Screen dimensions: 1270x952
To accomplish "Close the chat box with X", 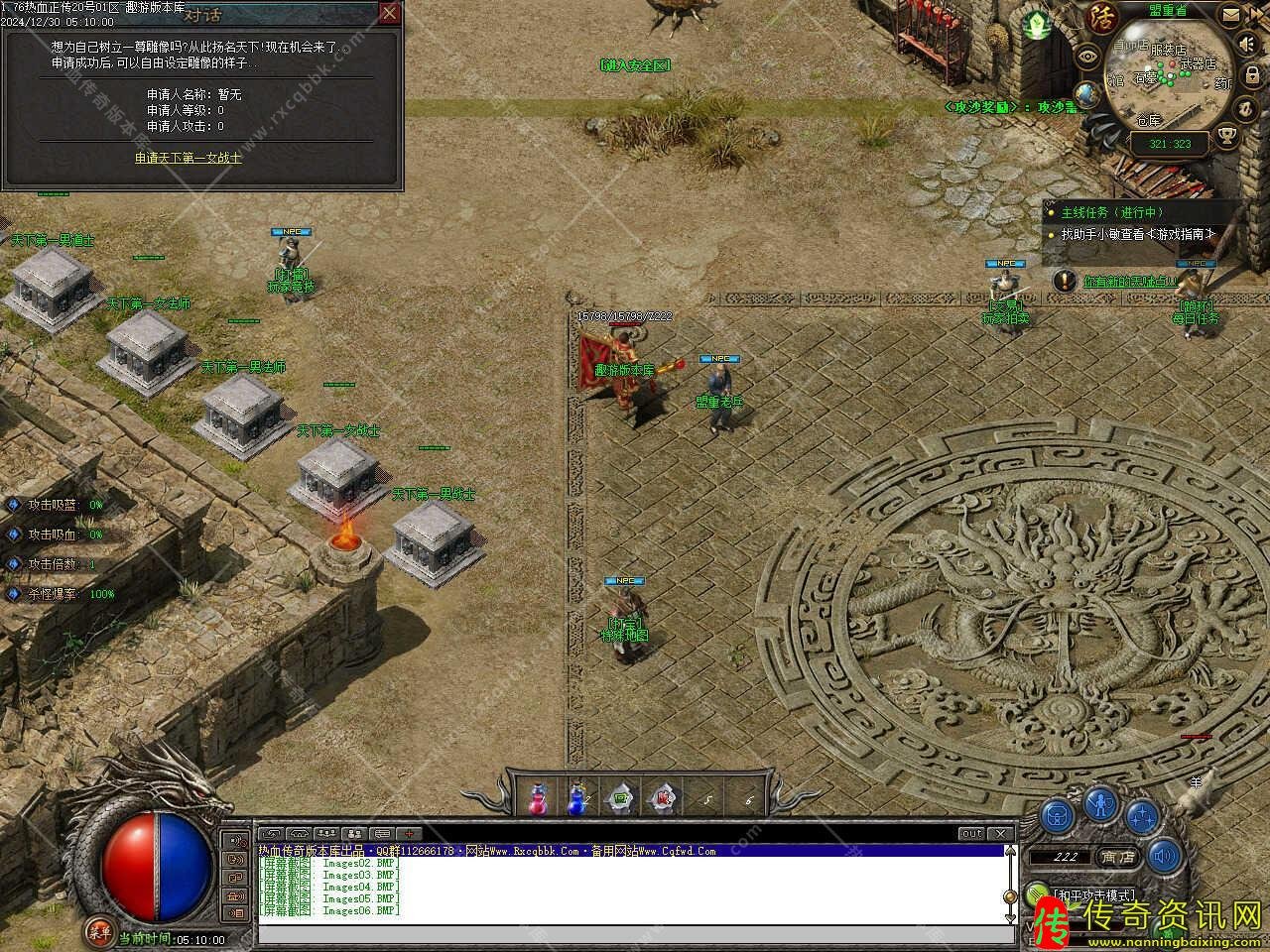I will tap(1000, 834).
